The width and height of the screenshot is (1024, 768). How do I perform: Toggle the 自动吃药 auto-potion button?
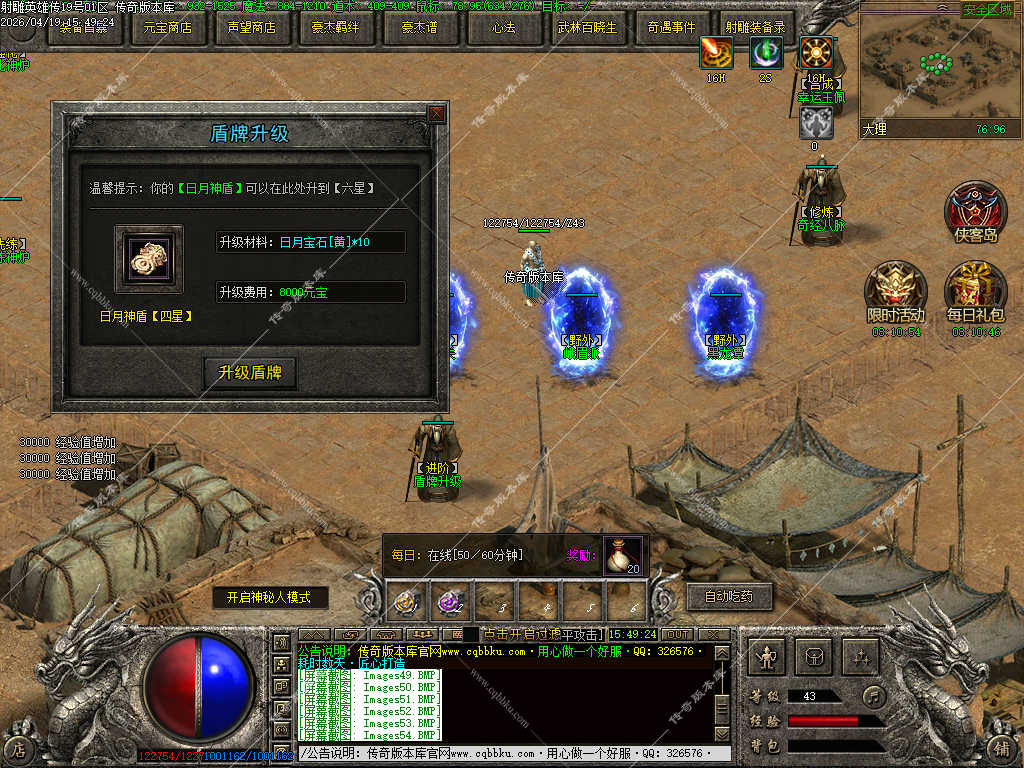point(729,597)
